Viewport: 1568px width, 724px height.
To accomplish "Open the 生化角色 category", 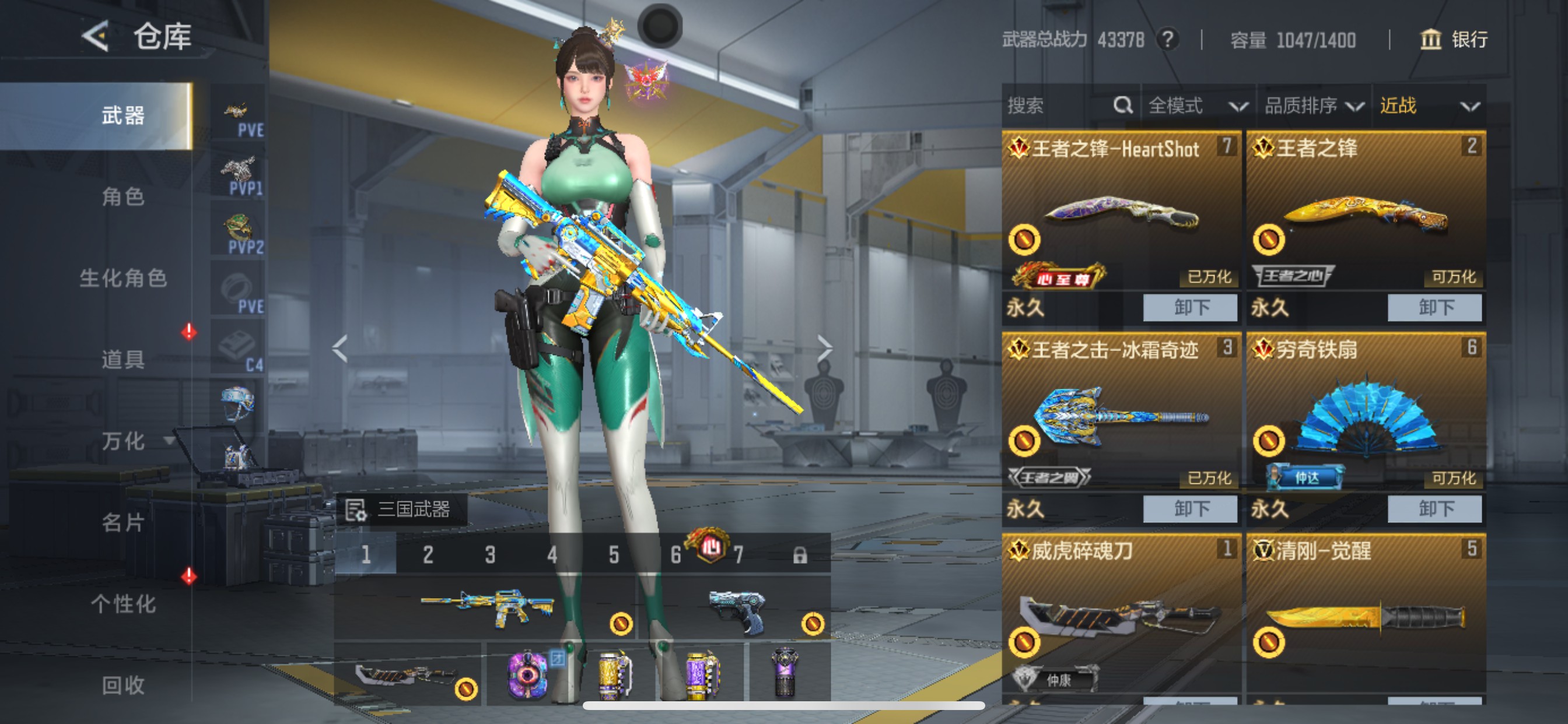I will coord(123,278).
